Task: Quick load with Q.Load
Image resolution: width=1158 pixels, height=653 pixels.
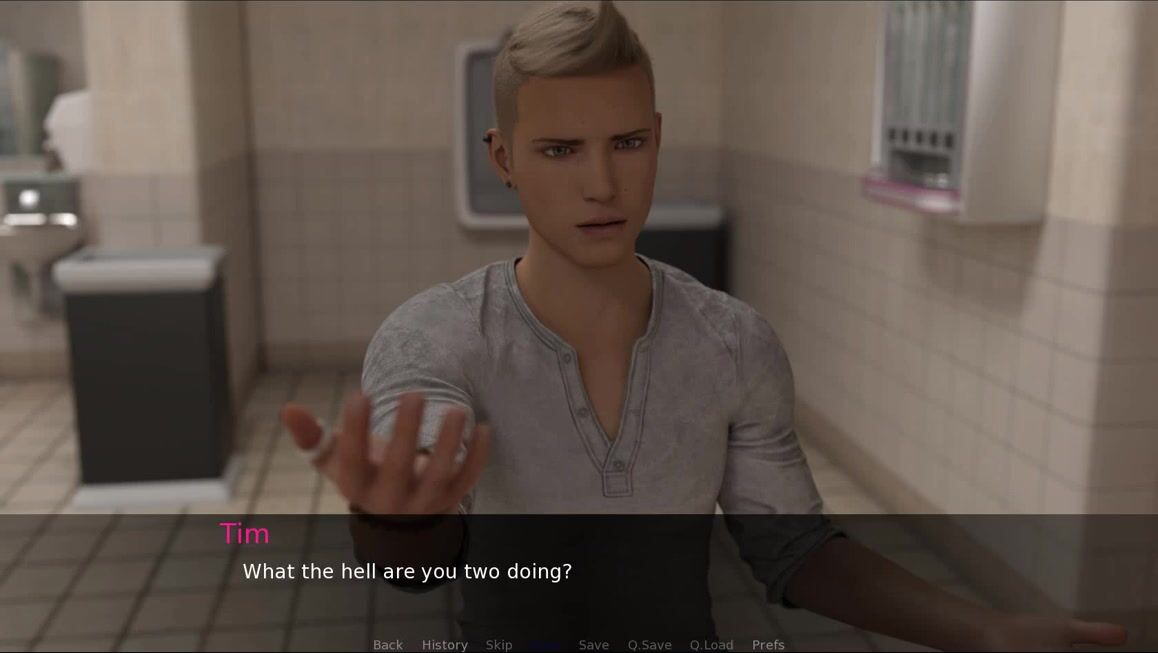Action: click(x=711, y=645)
